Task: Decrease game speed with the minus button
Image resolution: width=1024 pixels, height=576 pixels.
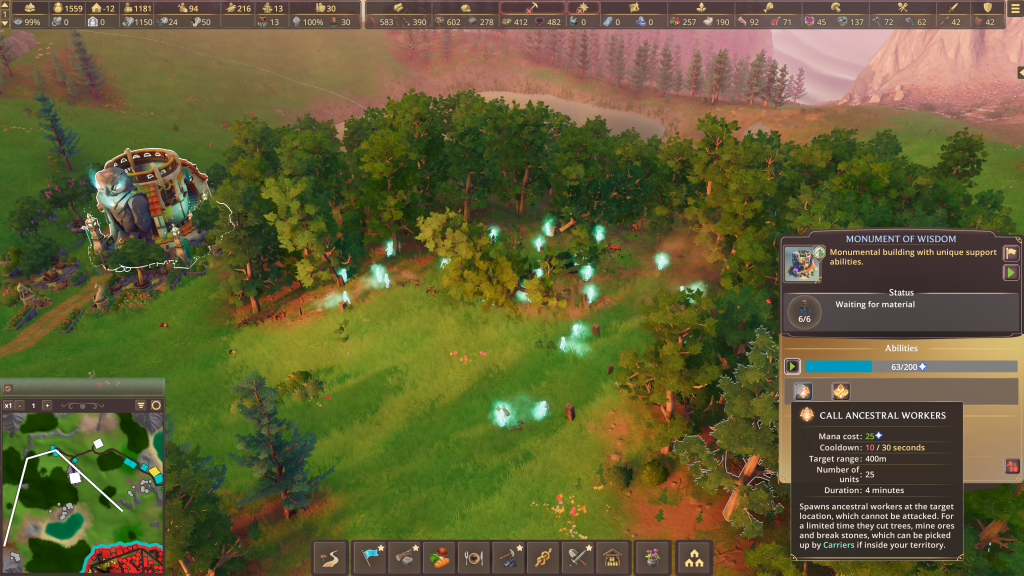Action: (19, 405)
